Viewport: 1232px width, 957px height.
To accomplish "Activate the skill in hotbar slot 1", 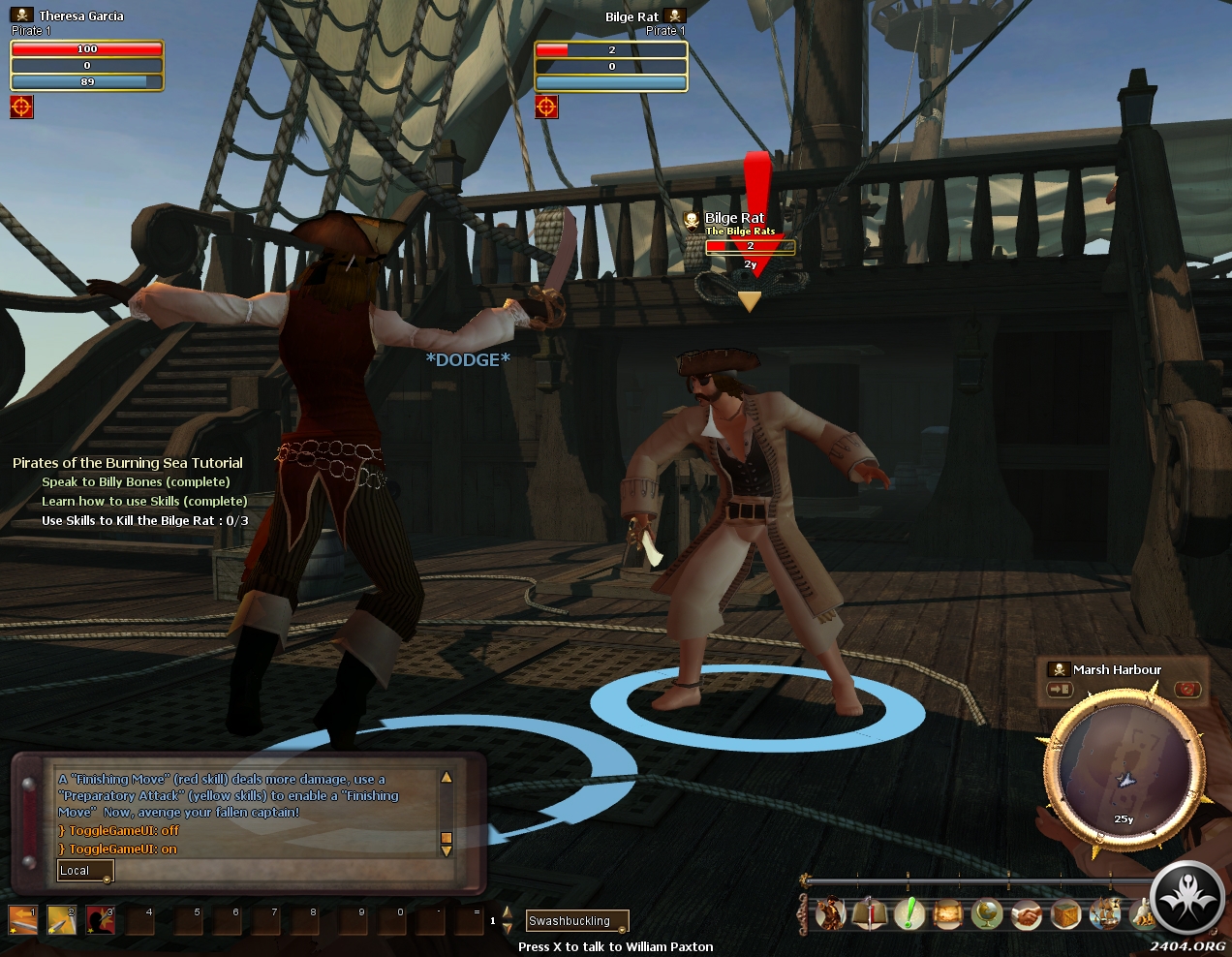I will (22, 919).
